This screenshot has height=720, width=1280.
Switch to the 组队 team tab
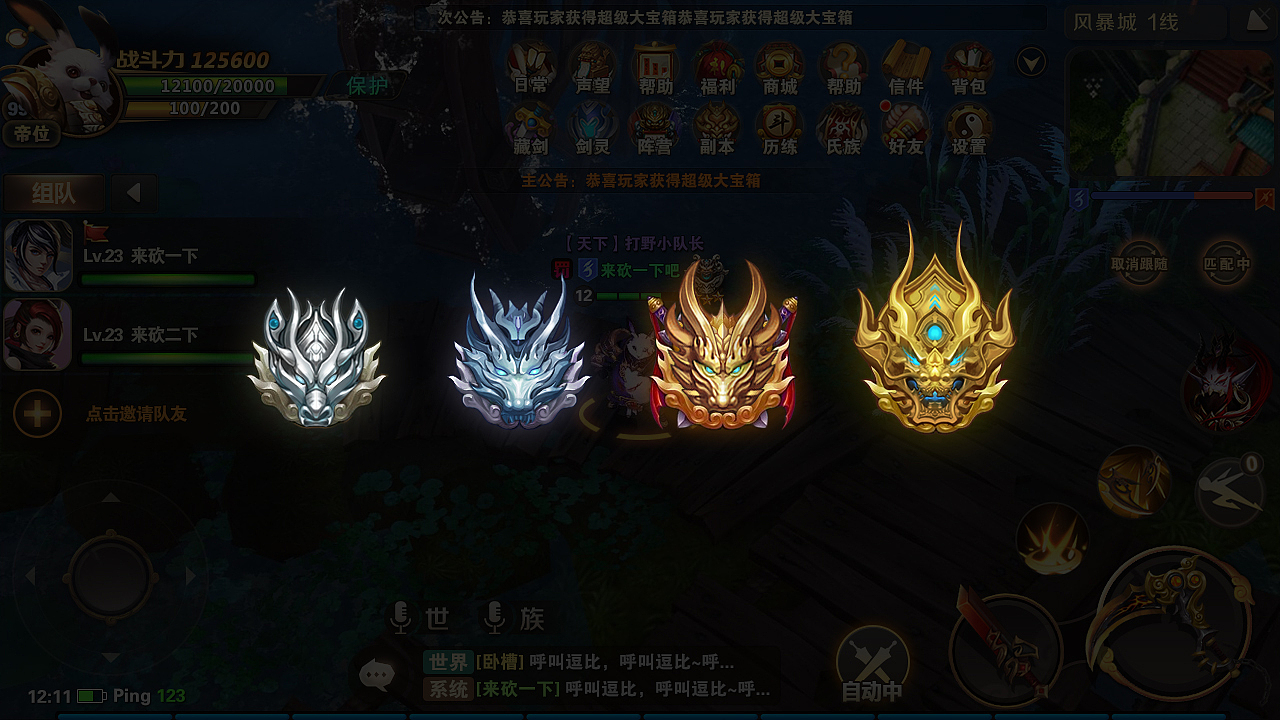(x=54, y=192)
